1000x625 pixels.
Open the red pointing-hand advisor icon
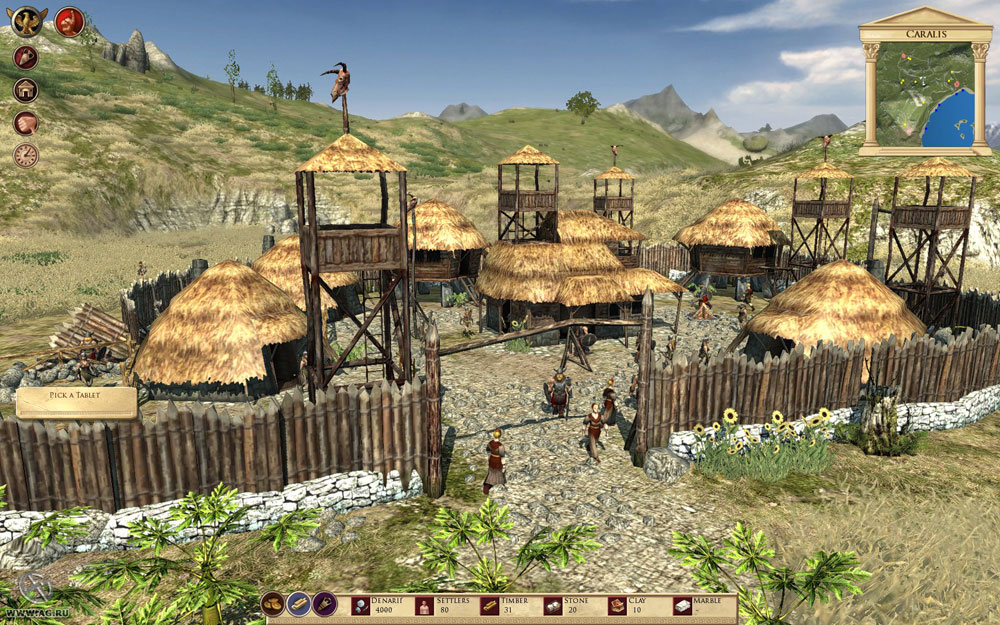tap(69, 21)
